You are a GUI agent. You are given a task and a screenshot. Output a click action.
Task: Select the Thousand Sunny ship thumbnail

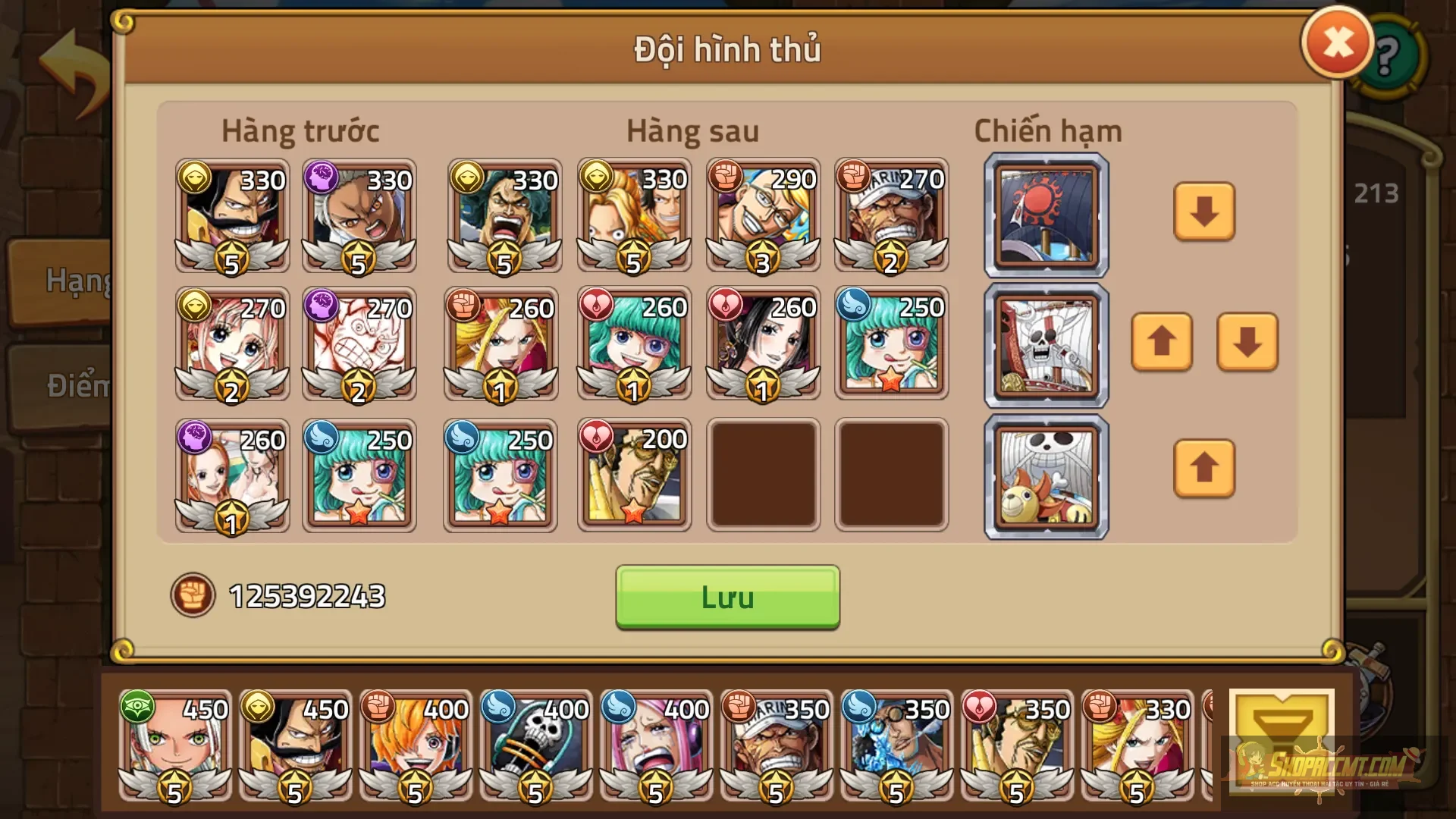1045,476
